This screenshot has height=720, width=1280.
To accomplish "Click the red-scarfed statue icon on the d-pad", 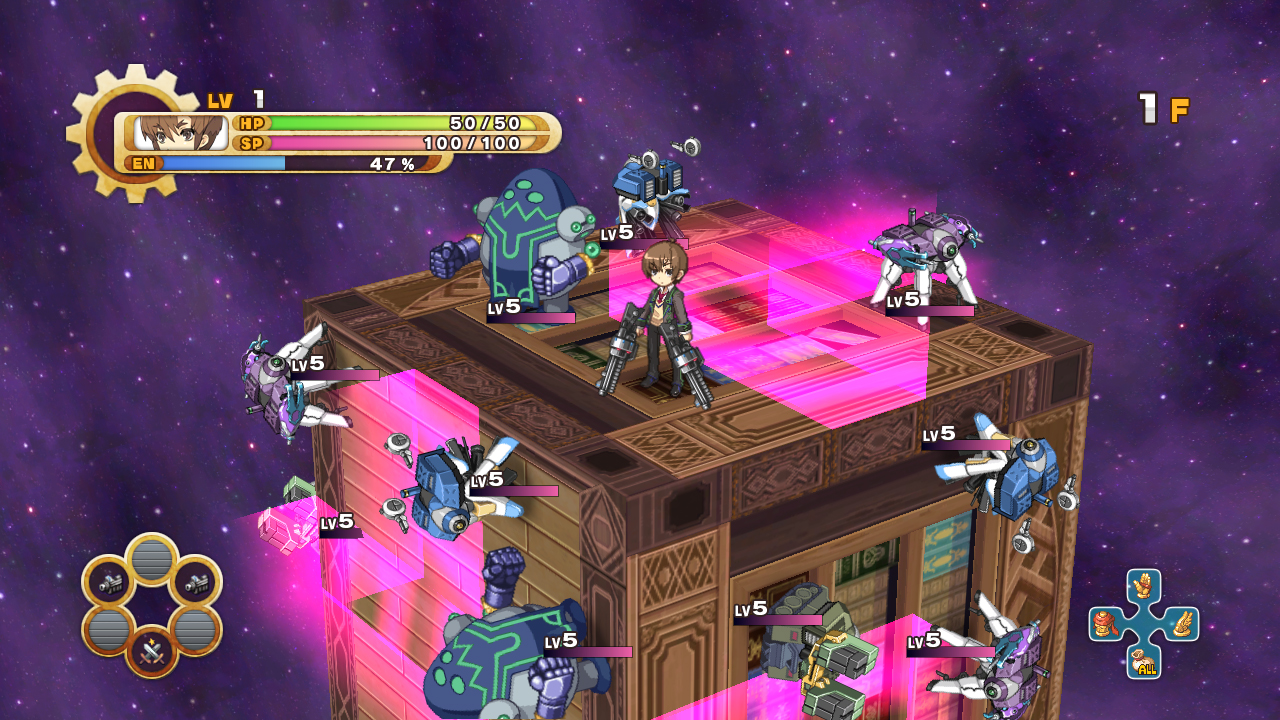I will pyautogui.click(x=1103, y=623).
